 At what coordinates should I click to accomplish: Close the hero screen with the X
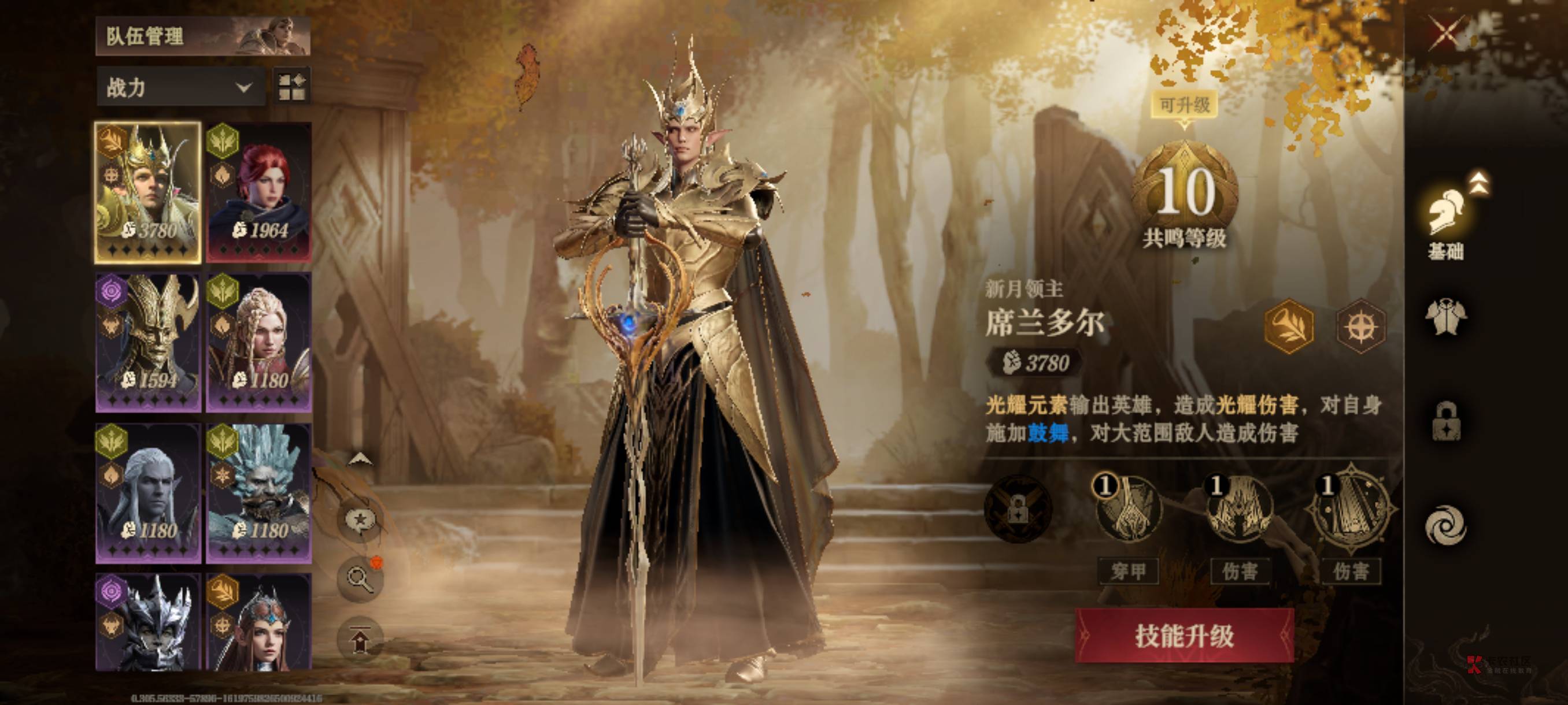point(1445,33)
